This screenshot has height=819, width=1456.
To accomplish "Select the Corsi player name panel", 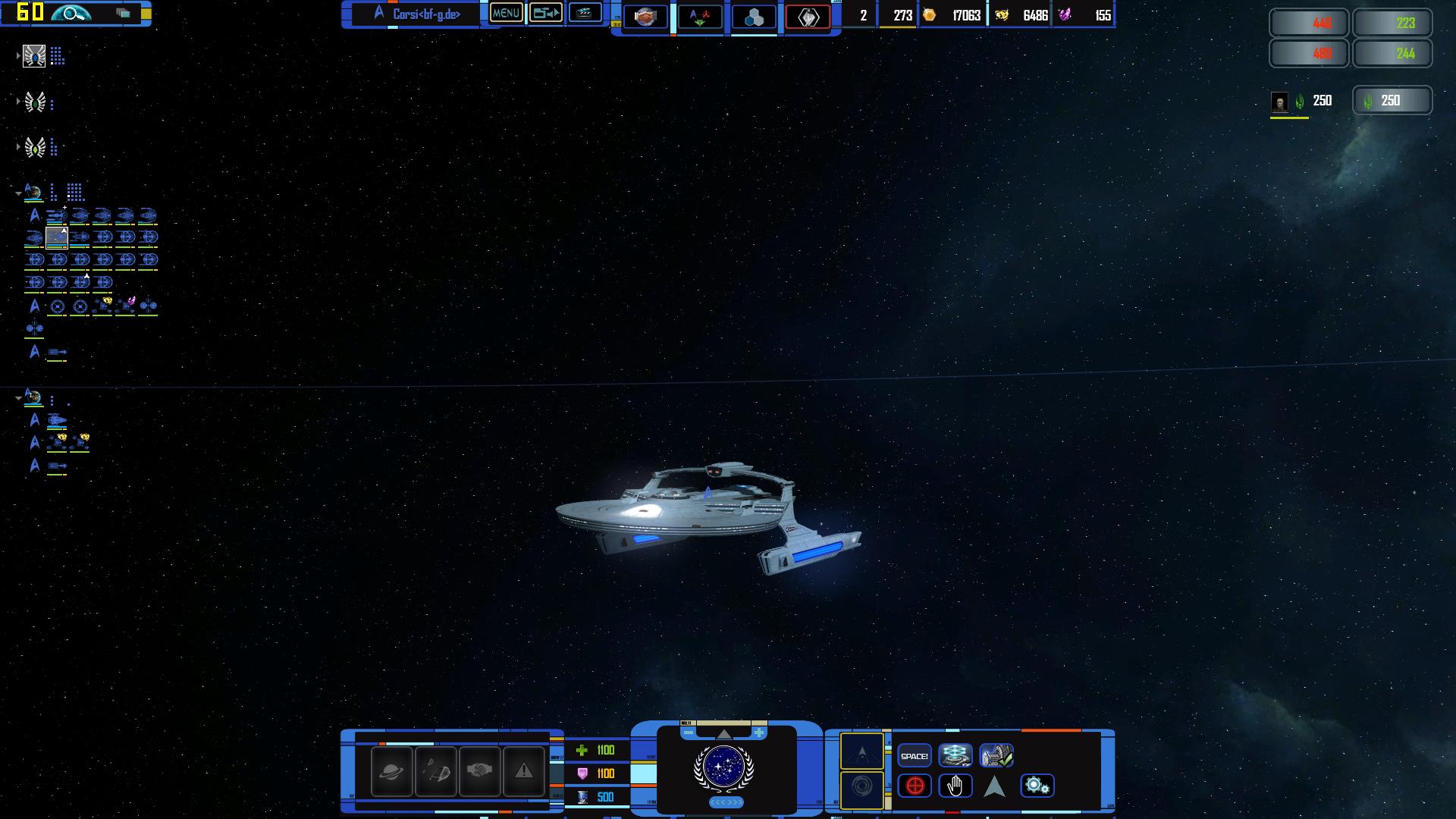I will pyautogui.click(x=422, y=14).
